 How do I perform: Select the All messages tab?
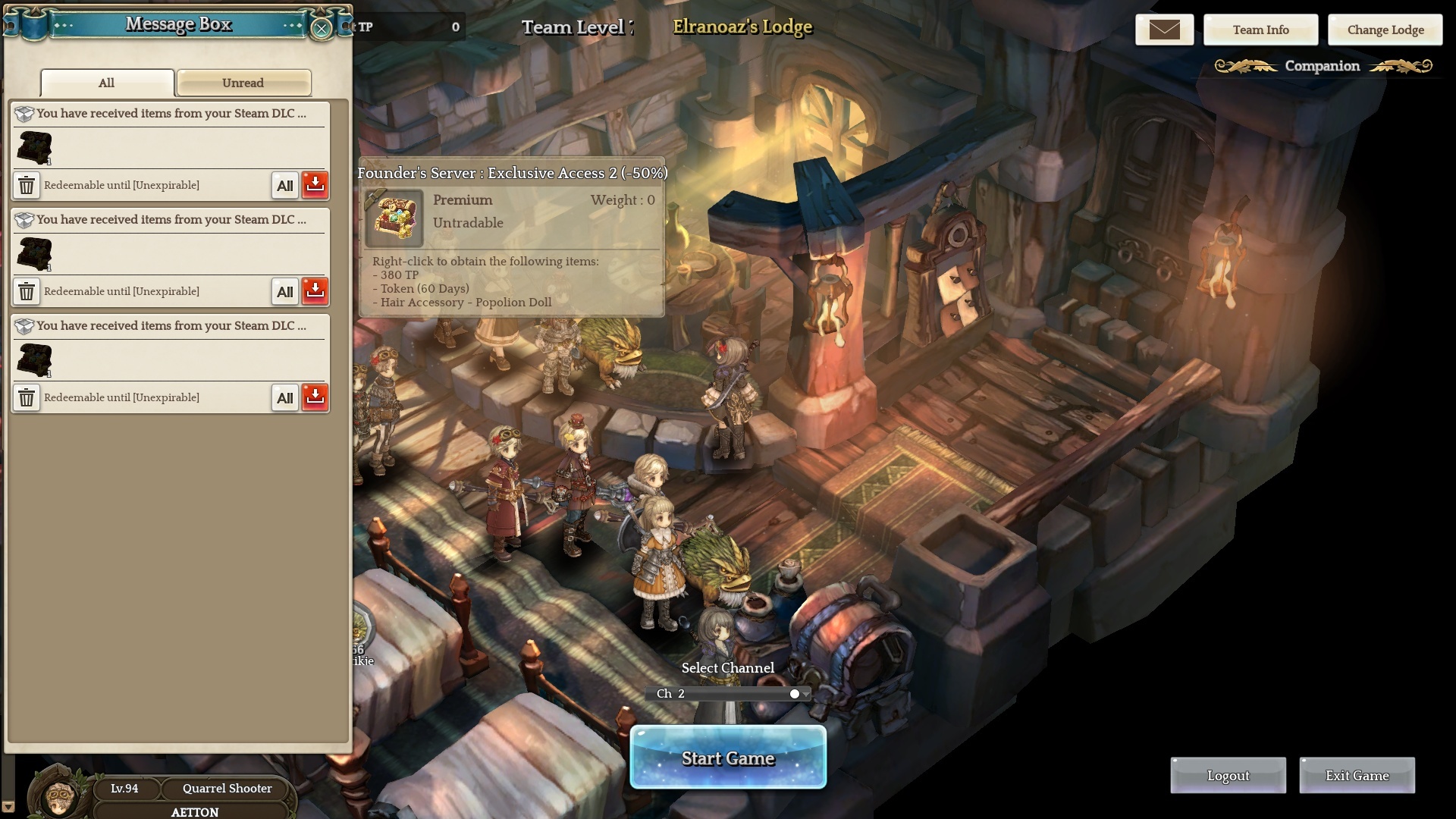107,83
